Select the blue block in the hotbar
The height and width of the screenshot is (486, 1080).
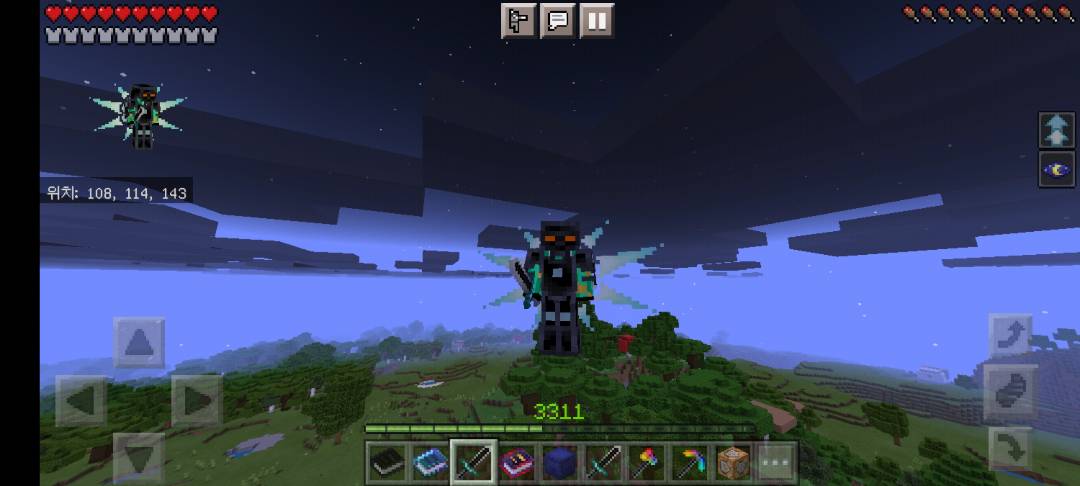560,463
